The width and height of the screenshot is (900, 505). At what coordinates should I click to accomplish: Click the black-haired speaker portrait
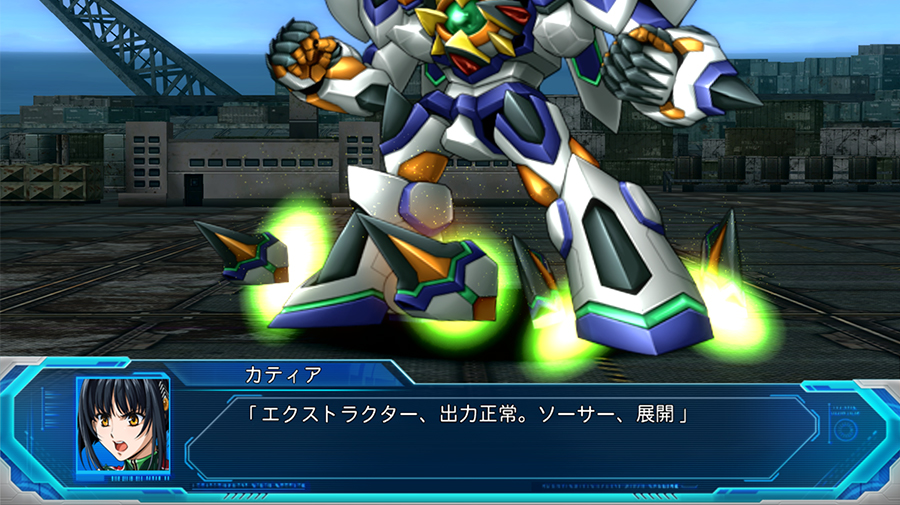pyautogui.click(x=123, y=424)
